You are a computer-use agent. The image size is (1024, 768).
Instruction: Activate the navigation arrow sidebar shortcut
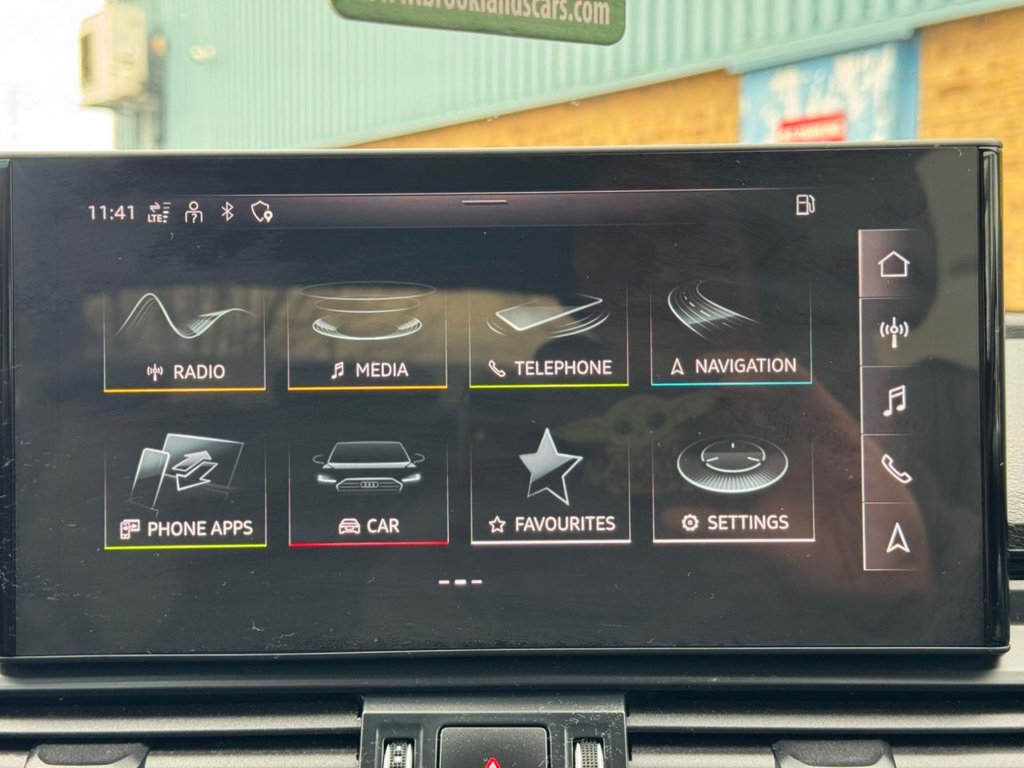[897, 538]
